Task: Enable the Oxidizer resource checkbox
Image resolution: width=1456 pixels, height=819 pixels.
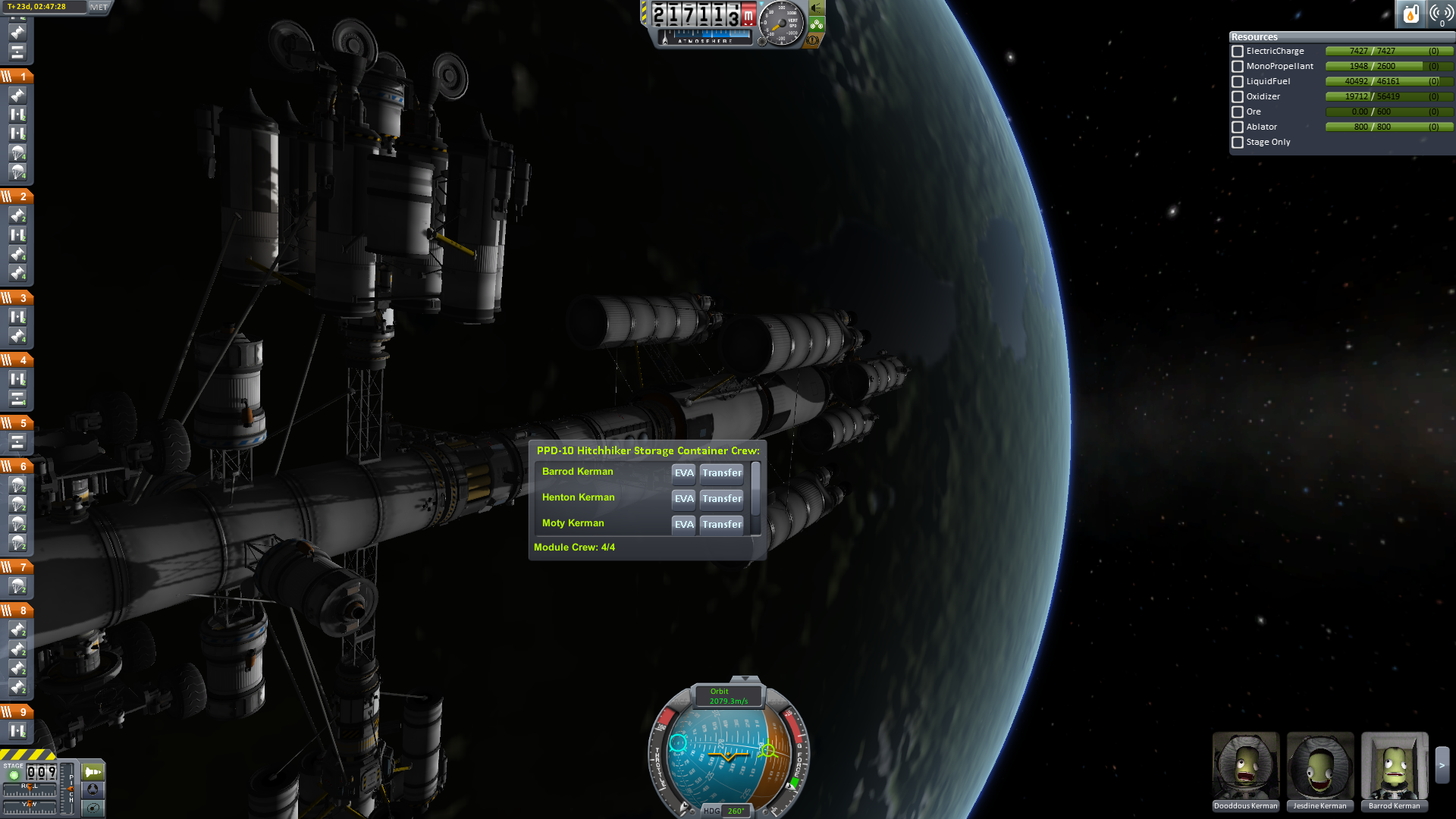Action: pos(1238,97)
